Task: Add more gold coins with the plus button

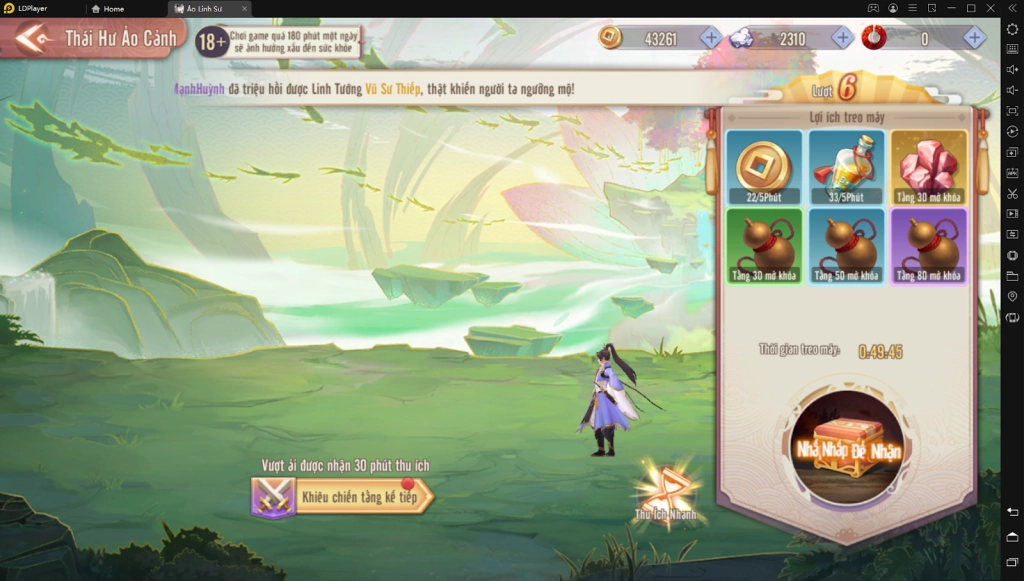Action: click(710, 38)
